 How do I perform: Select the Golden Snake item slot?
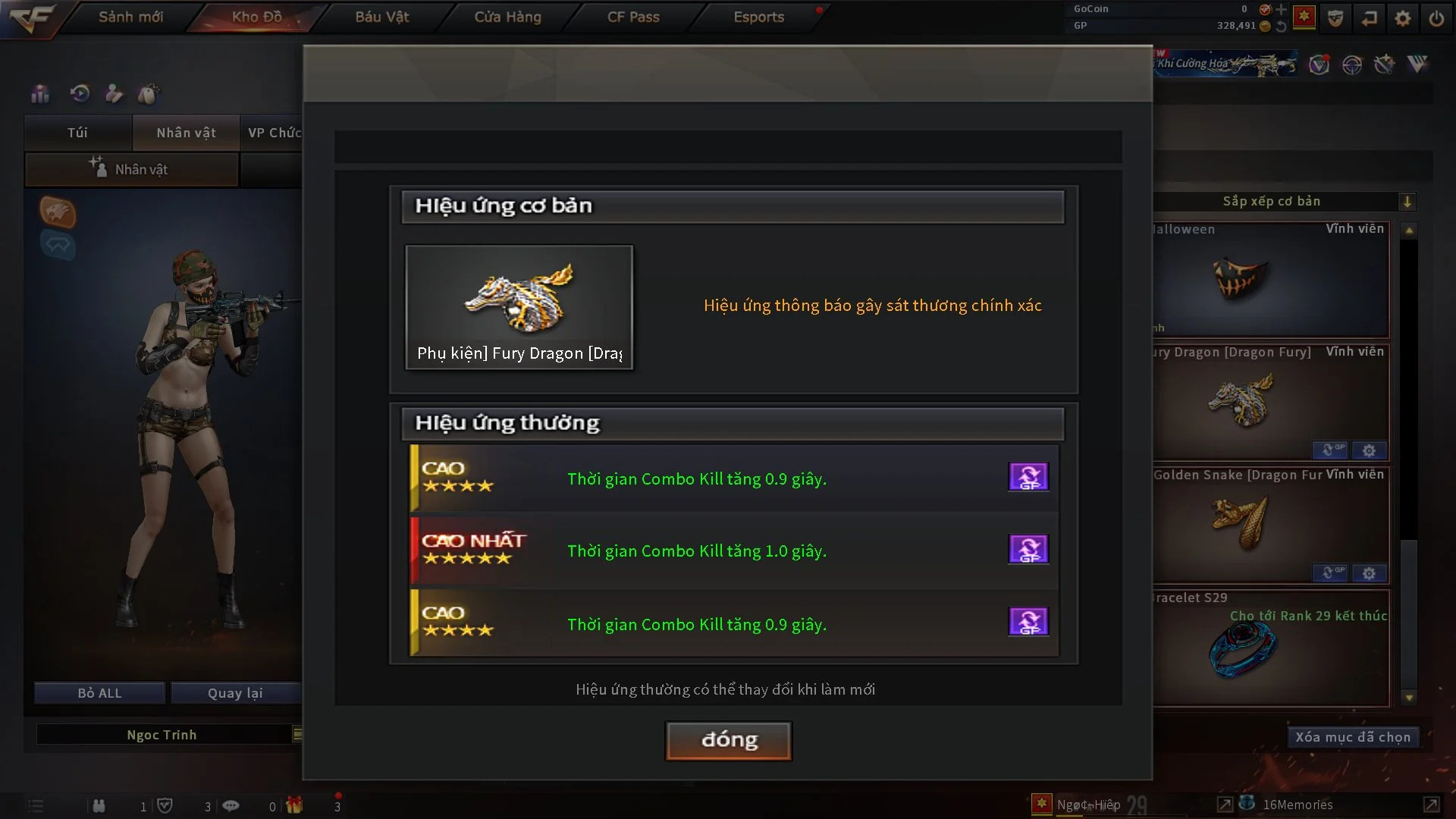pyautogui.click(x=1271, y=525)
